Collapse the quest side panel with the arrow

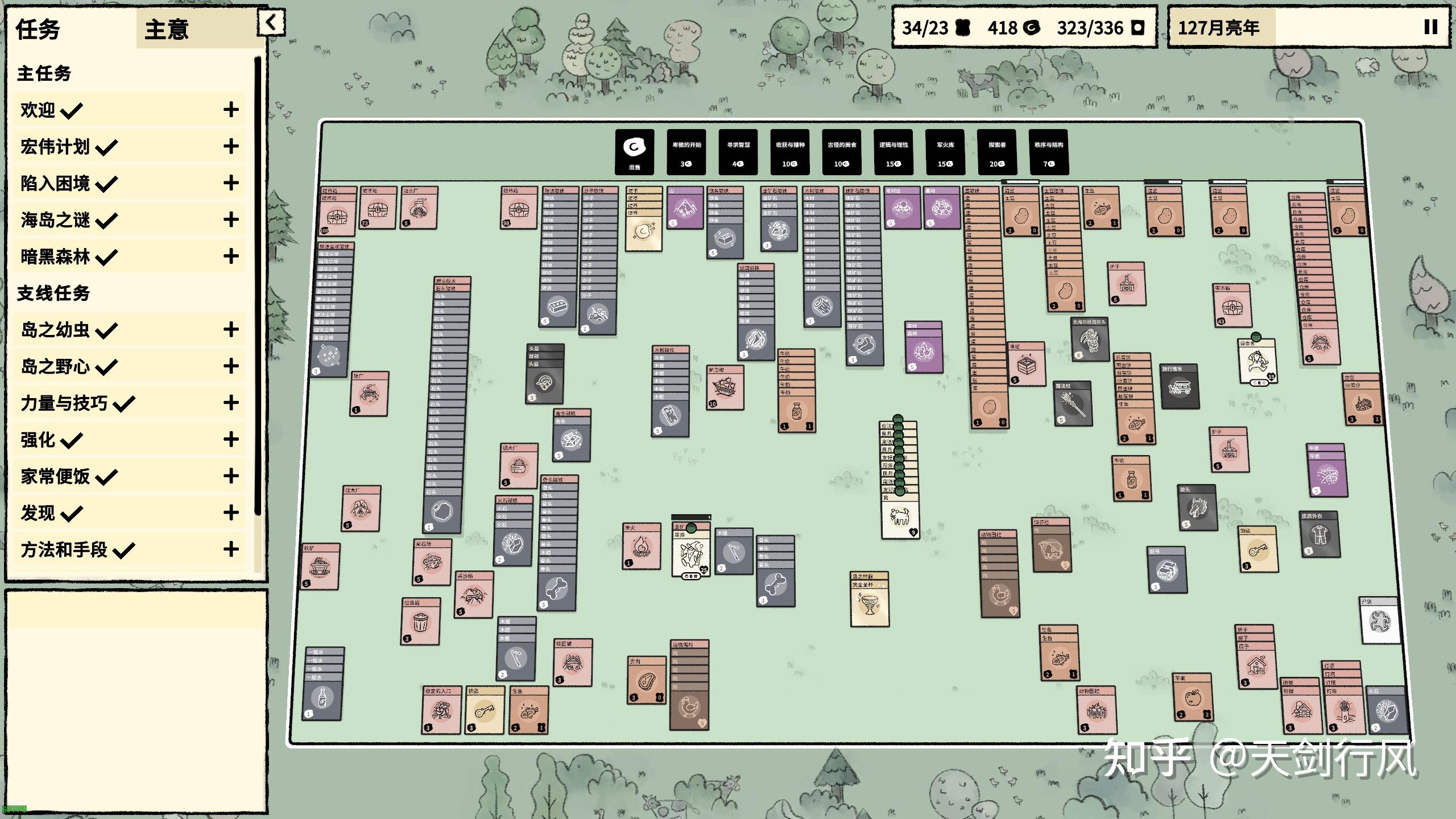pos(271,23)
